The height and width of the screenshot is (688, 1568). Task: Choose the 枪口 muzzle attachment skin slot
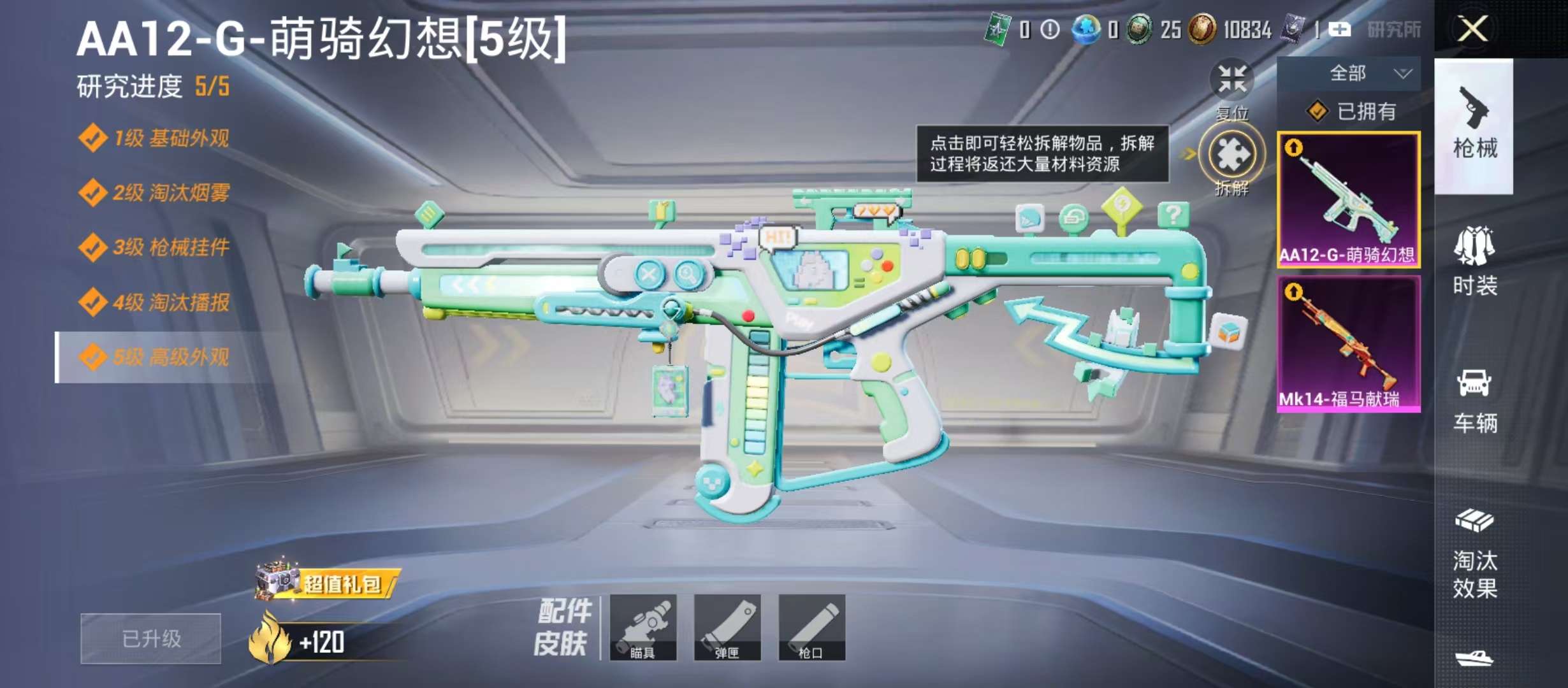(x=811, y=627)
